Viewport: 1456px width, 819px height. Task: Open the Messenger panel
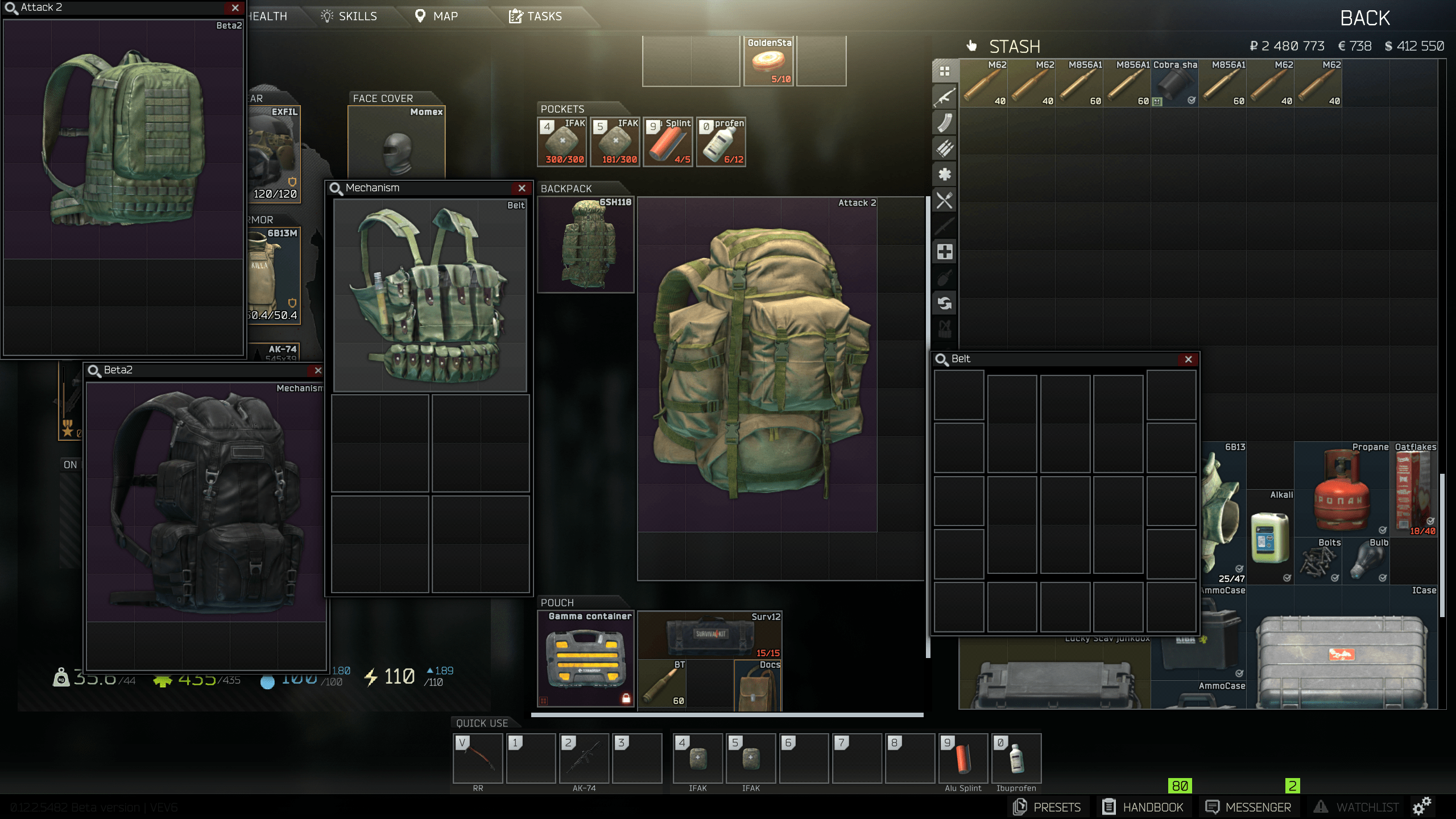point(1249,806)
